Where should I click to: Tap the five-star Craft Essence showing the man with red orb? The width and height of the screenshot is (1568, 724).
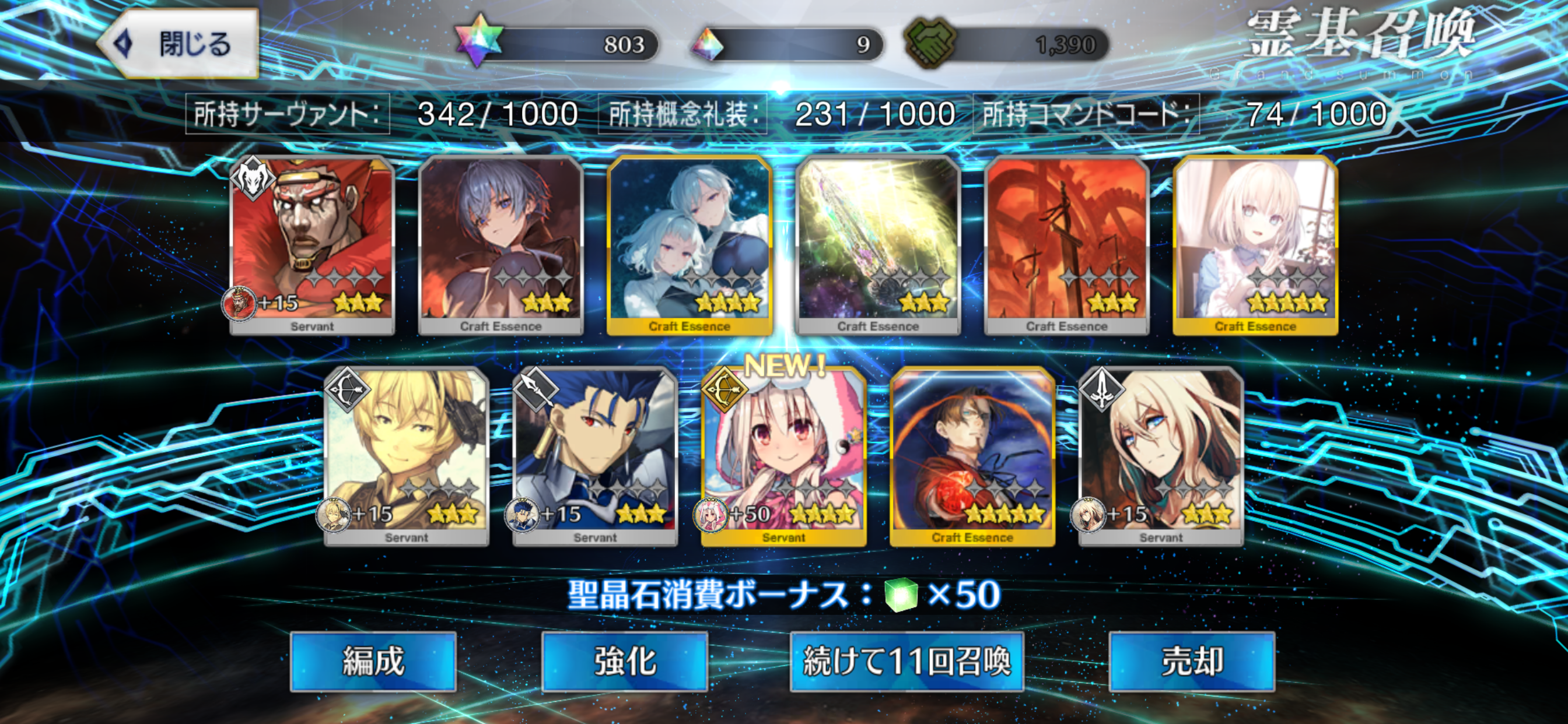coord(971,456)
